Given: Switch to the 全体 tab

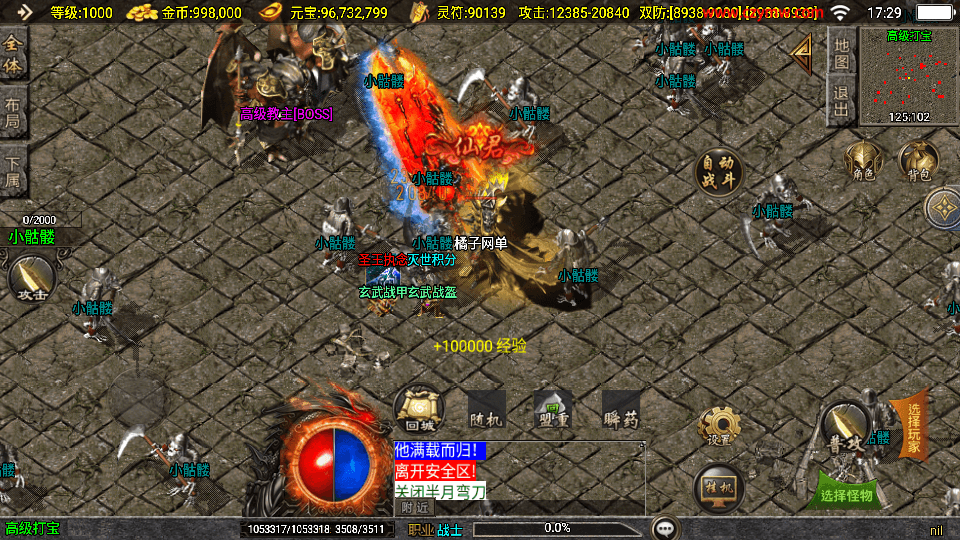Looking at the screenshot, I should 13,54.
